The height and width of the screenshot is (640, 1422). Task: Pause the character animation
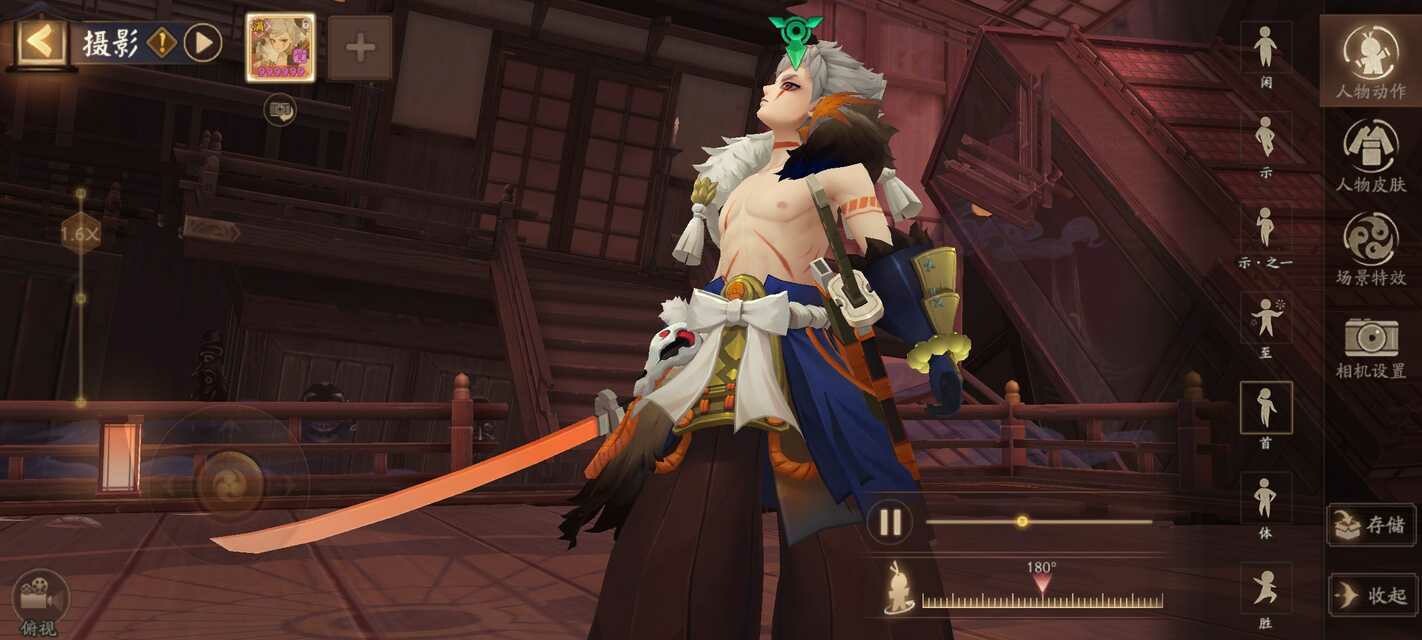coord(890,522)
